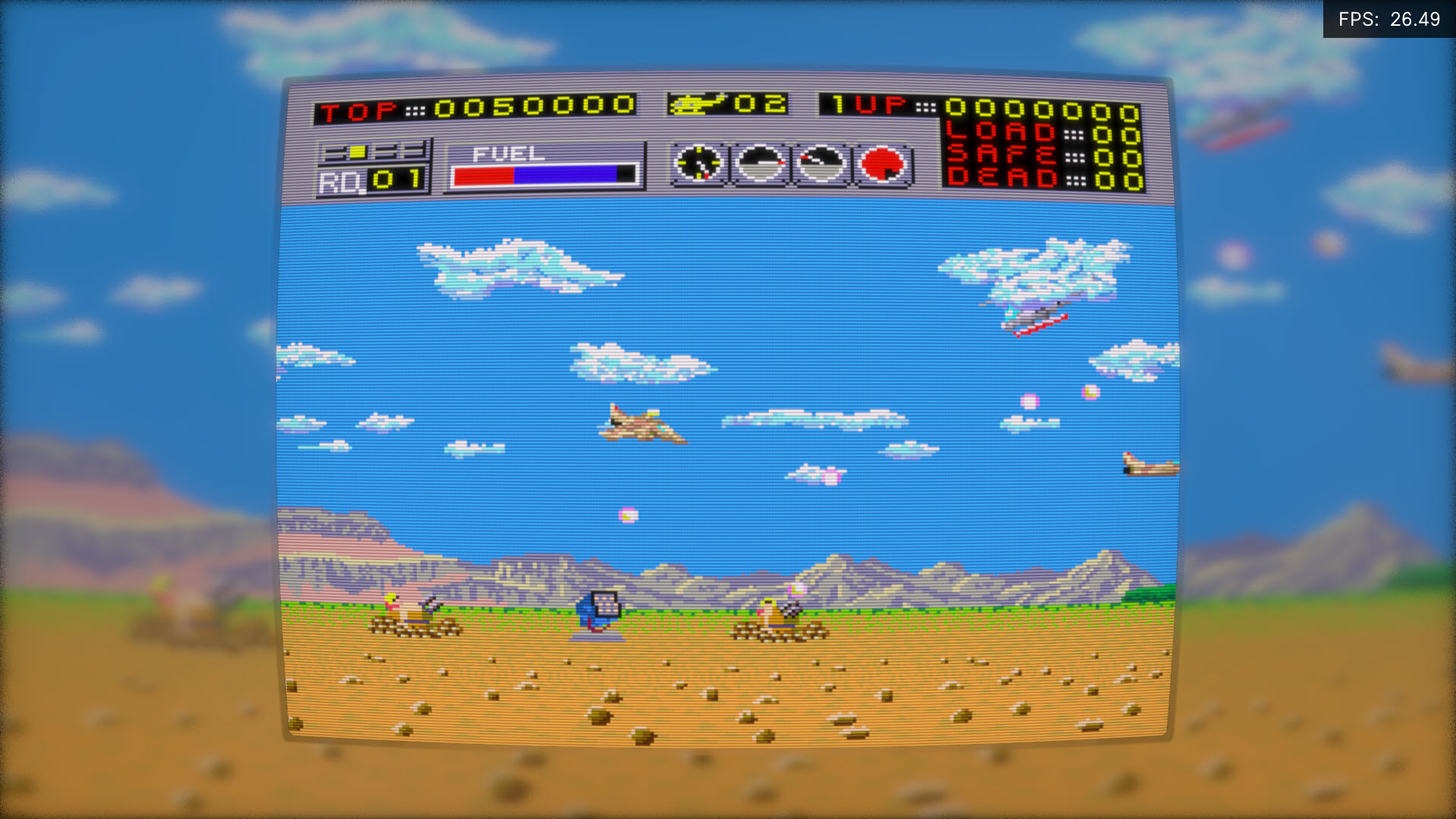Click the plane hidden in upper-right cloud
The height and width of the screenshot is (819, 1456).
(1039, 318)
